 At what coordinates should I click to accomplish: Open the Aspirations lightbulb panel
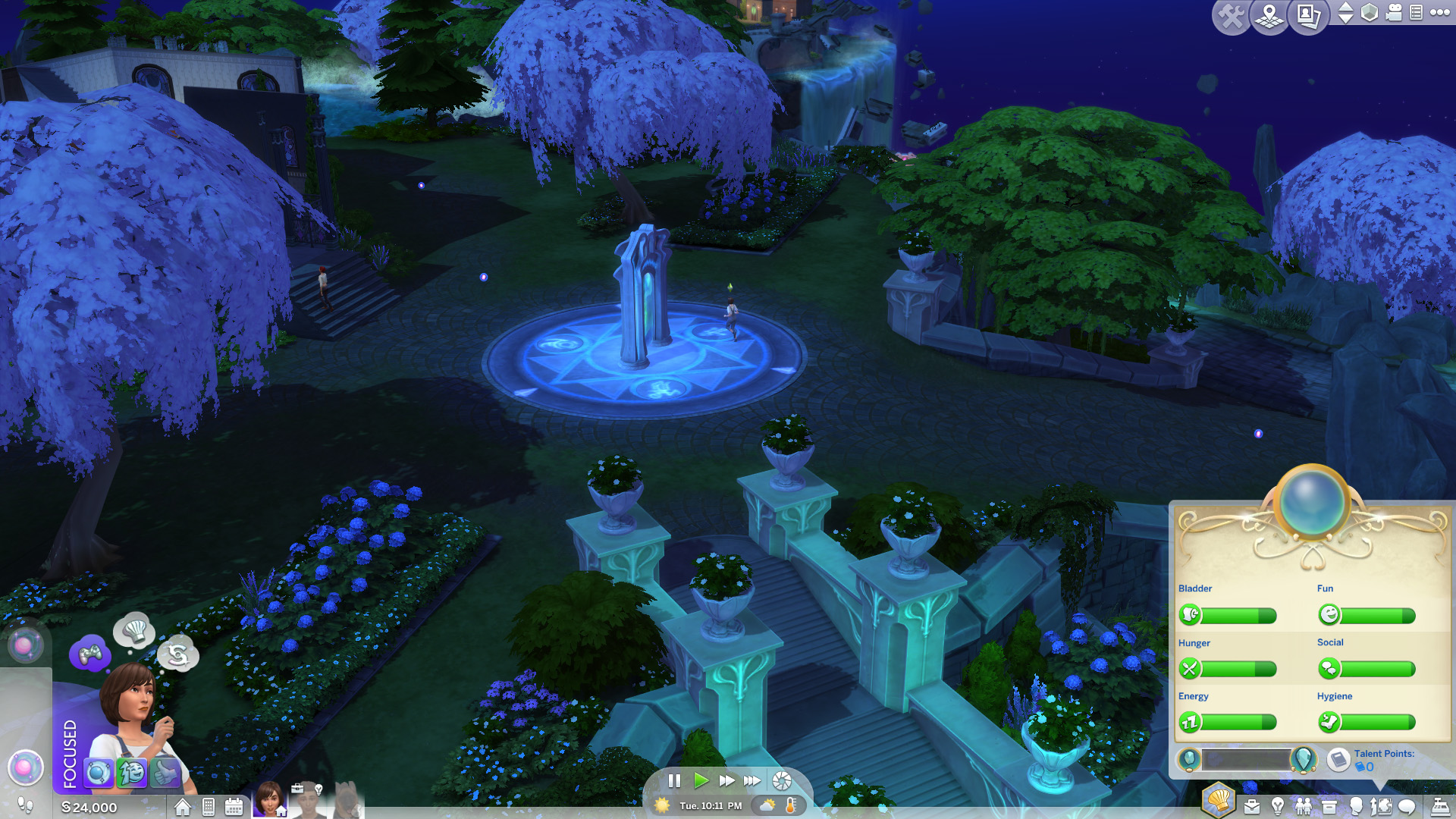(1278, 807)
